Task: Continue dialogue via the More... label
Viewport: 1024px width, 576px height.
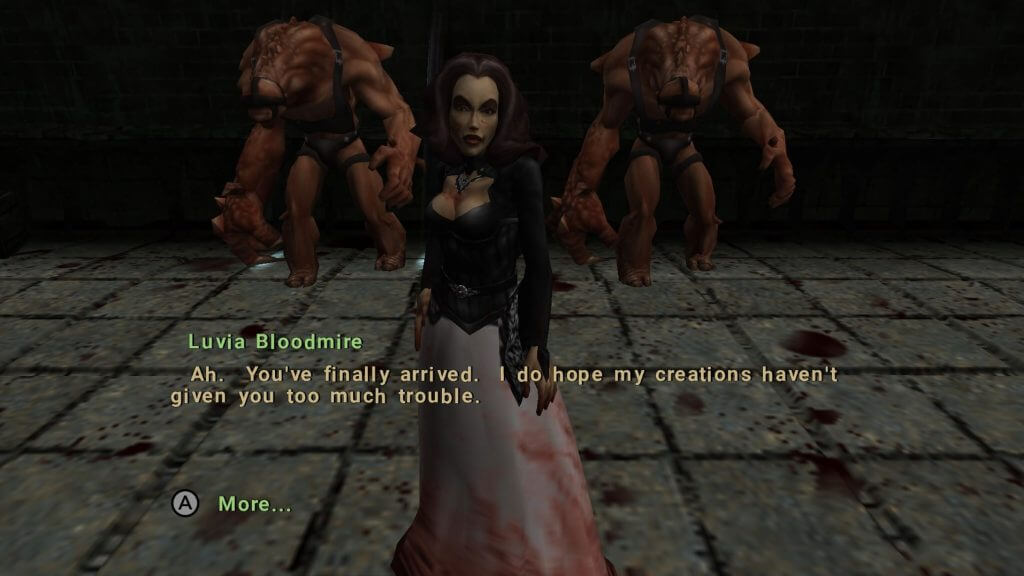Action: coord(255,504)
